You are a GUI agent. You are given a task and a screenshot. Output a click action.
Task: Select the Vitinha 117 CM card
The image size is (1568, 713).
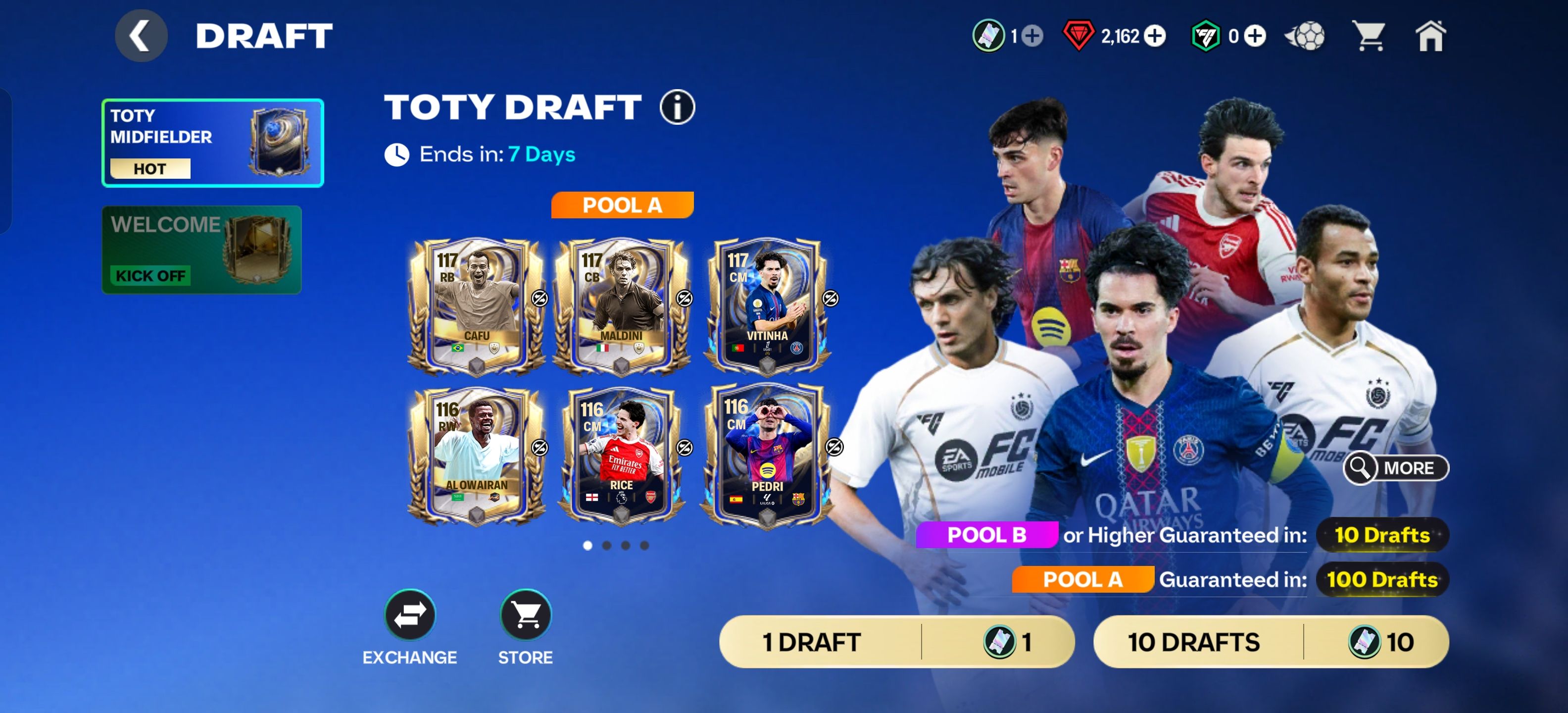pyautogui.click(x=766, y=306)
